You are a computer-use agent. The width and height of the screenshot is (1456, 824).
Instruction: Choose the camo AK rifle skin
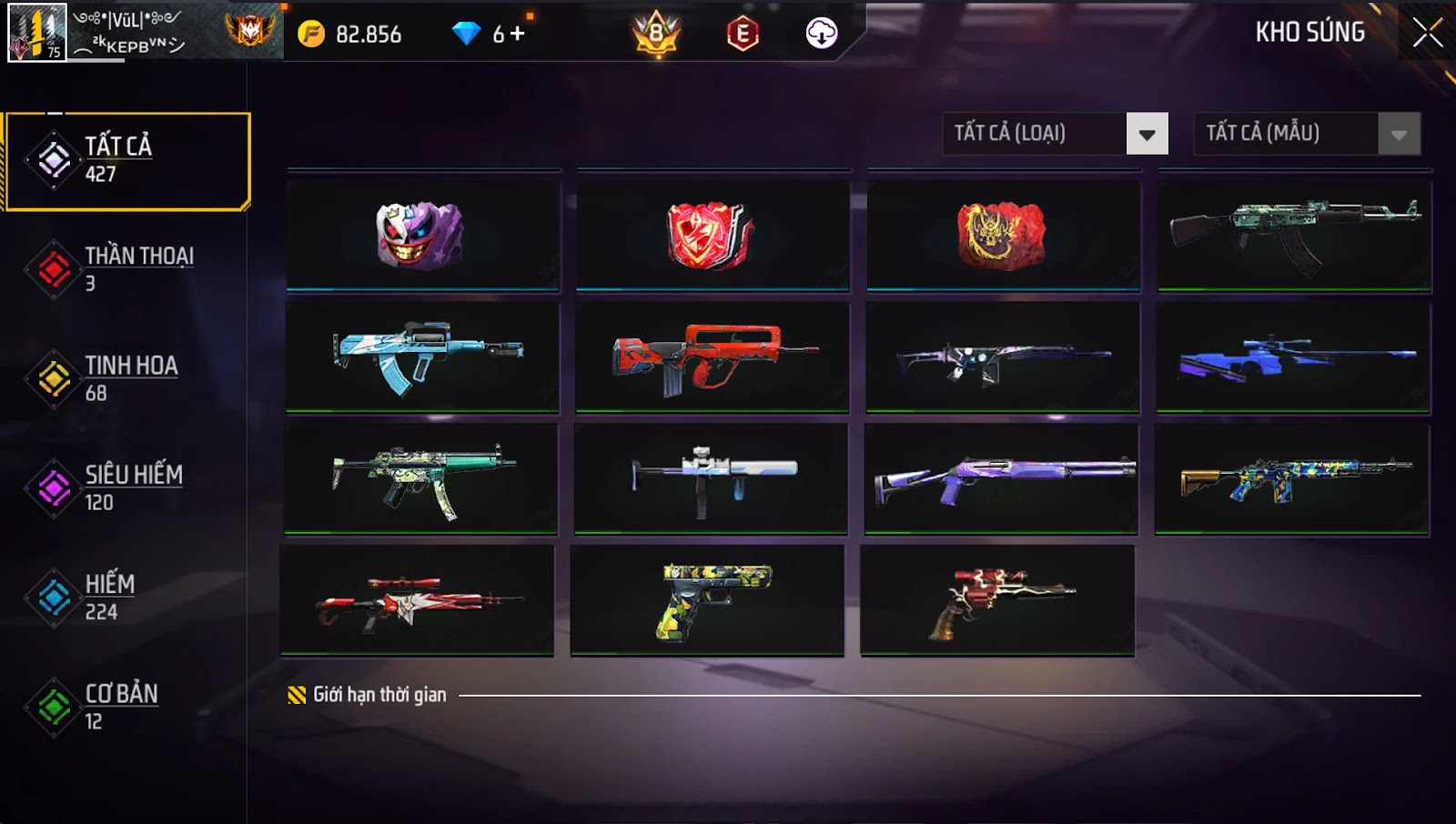(x=1294, y=235)
